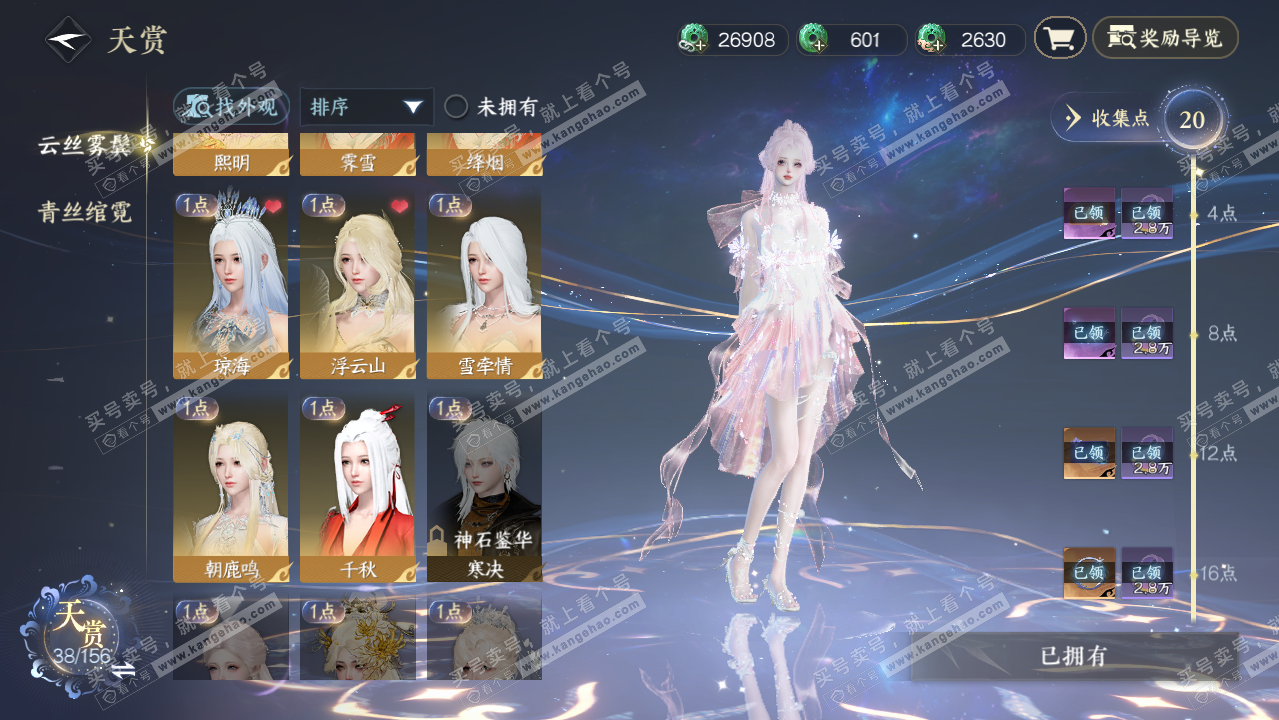Toggle the 未拥有 filter checkbox
This screenshot has width=1279, height=720.
coord(457,107)
